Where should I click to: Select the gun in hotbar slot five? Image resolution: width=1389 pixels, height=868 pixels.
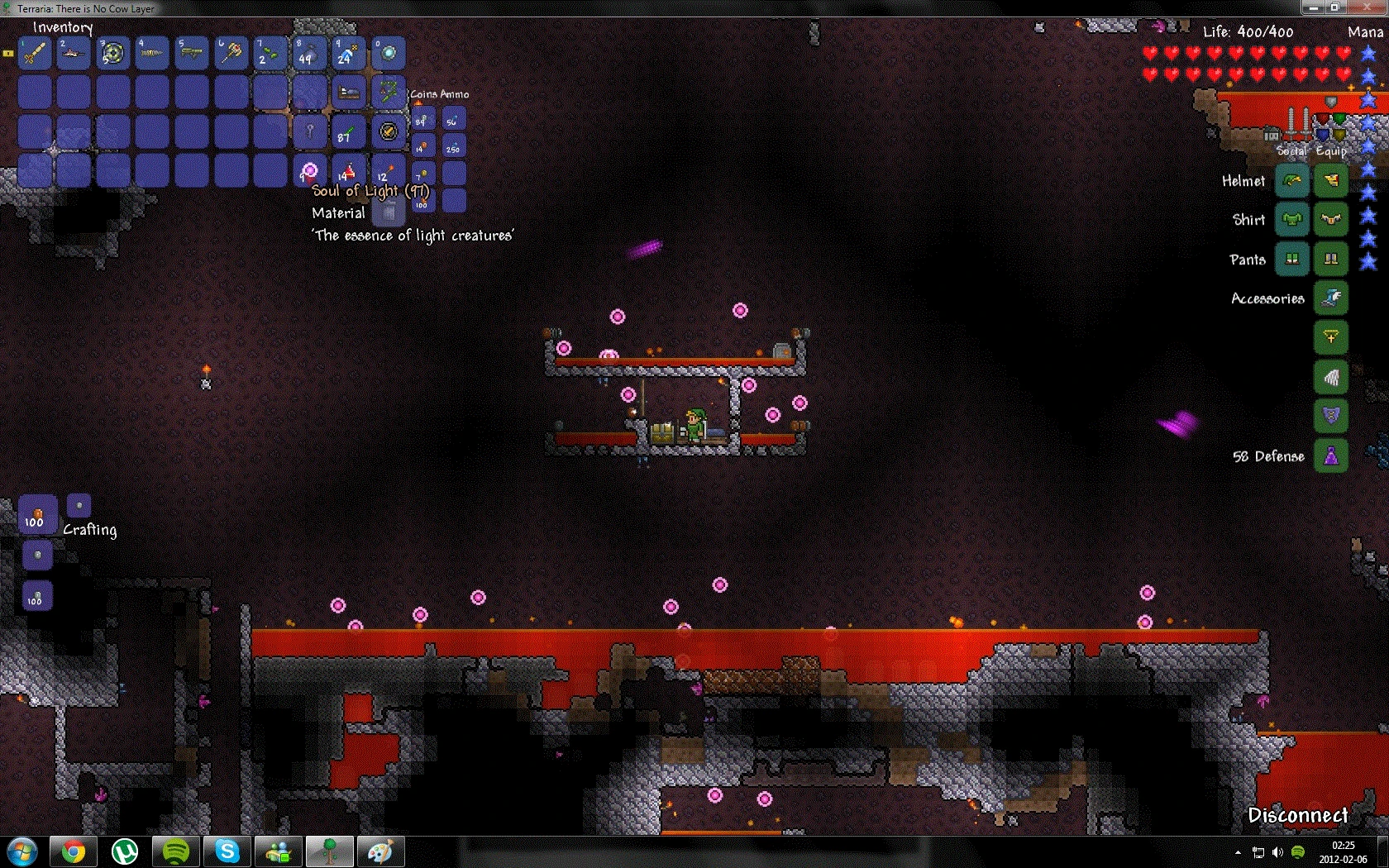191,52
